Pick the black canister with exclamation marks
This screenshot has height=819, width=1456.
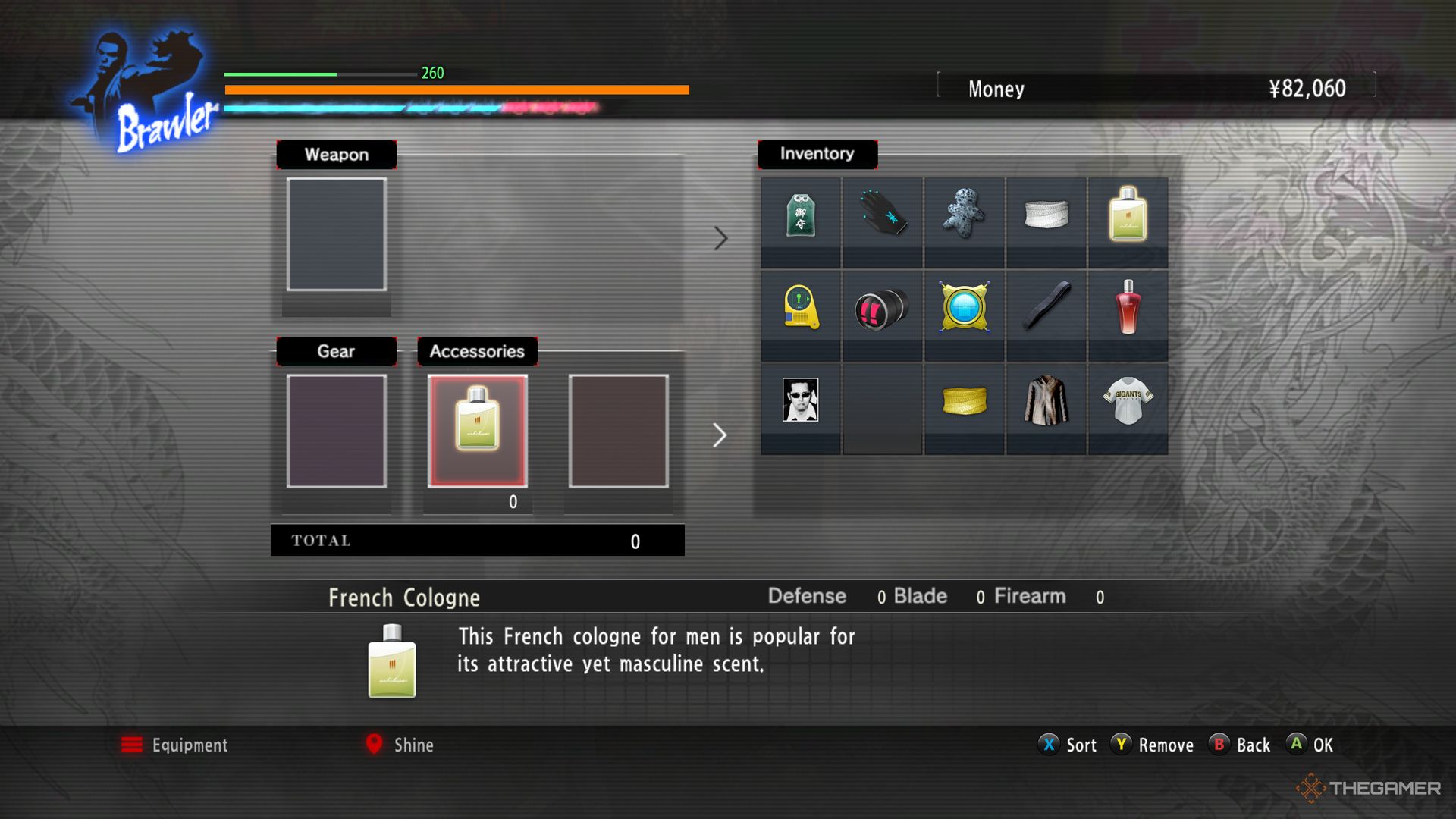coord(882,309)
